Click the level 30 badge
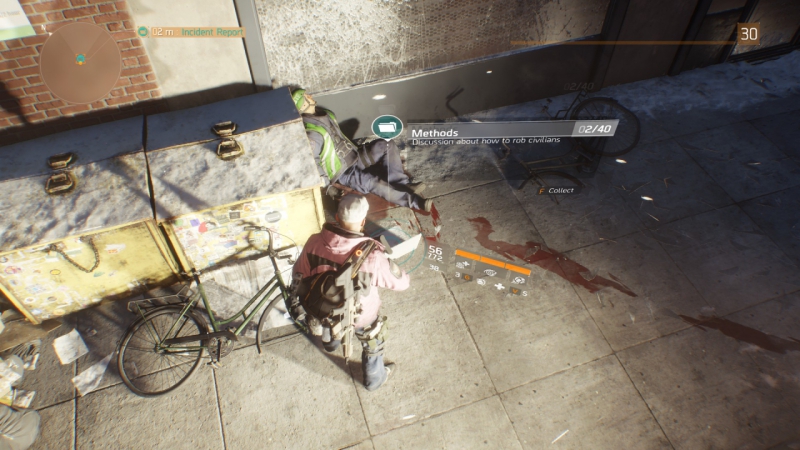The width and height of the screenshot is (800, 450). pos(749,34)
